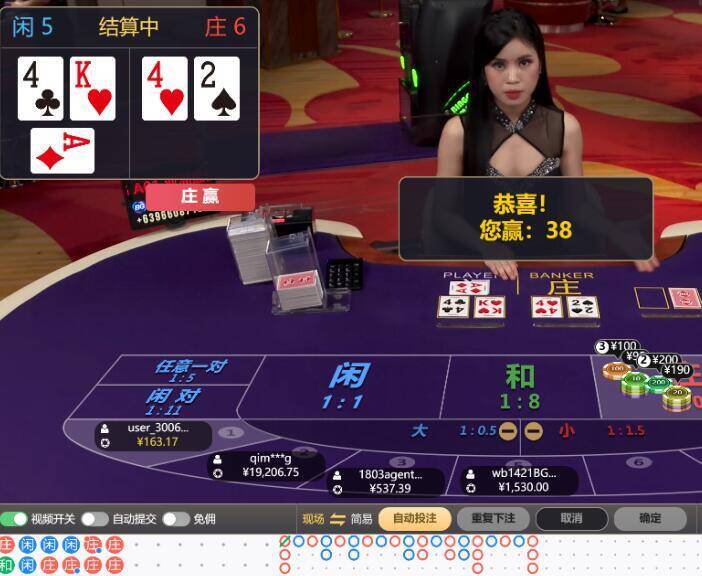The image size is (702, 576).
Task: Switch between 现场 and 简易 view
Action: (x=337, y=518)
